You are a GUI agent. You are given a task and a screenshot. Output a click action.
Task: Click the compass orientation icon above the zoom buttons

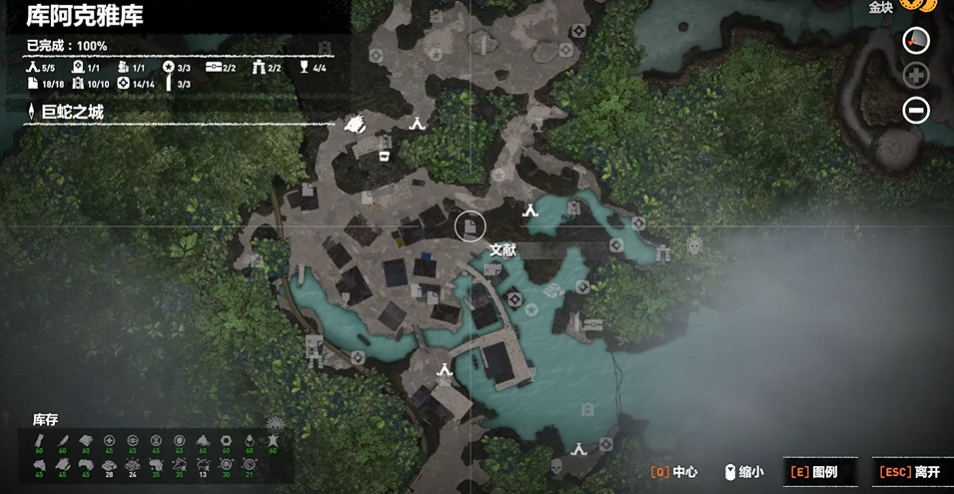(916, 40)
